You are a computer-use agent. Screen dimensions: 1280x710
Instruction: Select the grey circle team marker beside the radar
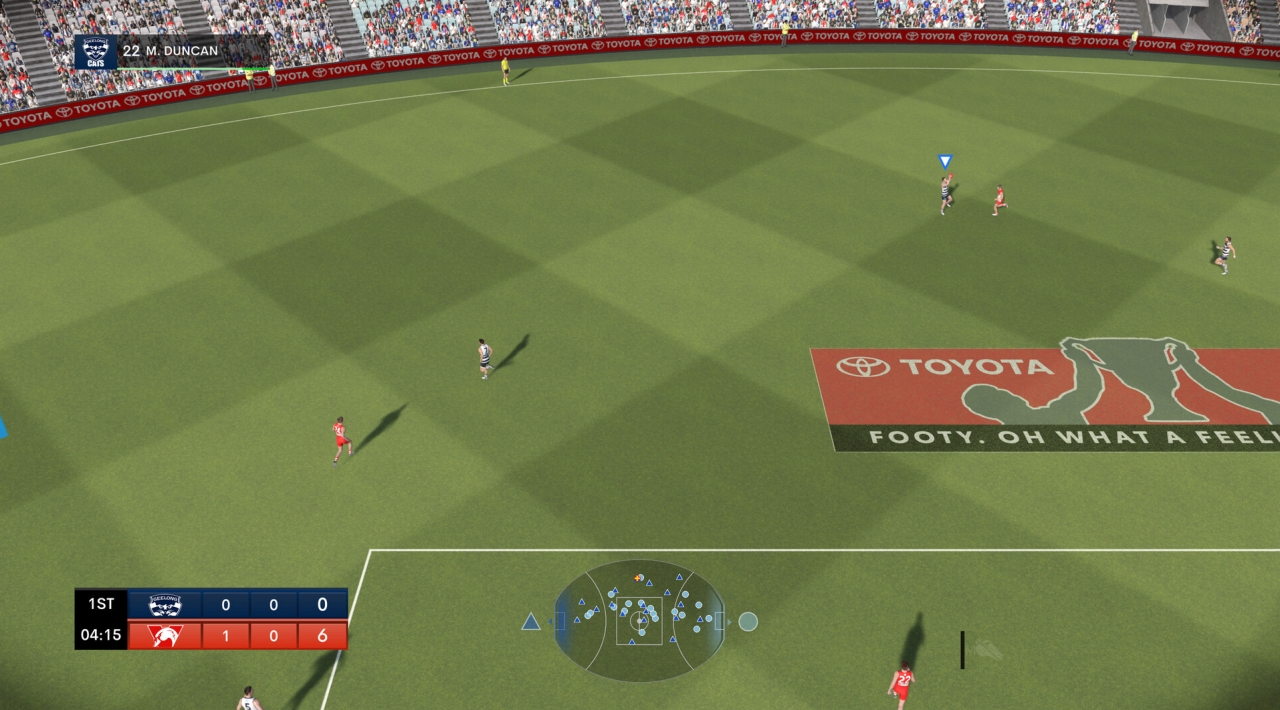tap(748, 622)
